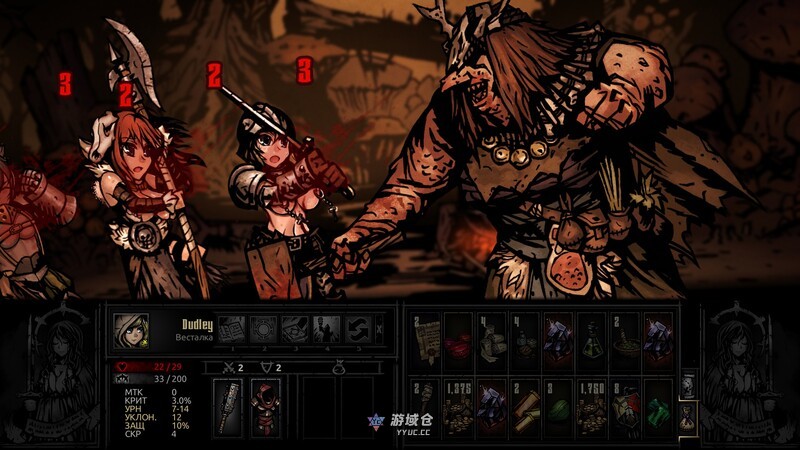
Task: Switch to the inventory bag tab
Action: coord(688,414)
